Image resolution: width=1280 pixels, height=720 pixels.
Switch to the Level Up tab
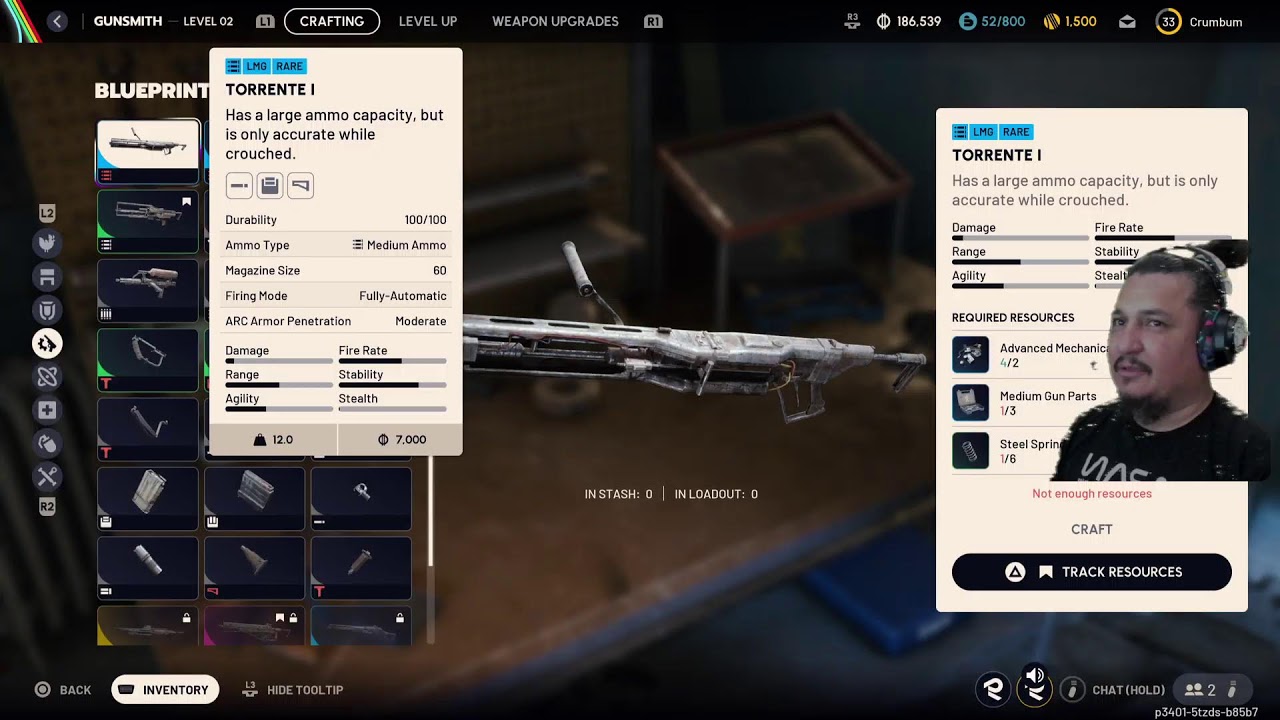coord(427,21)
